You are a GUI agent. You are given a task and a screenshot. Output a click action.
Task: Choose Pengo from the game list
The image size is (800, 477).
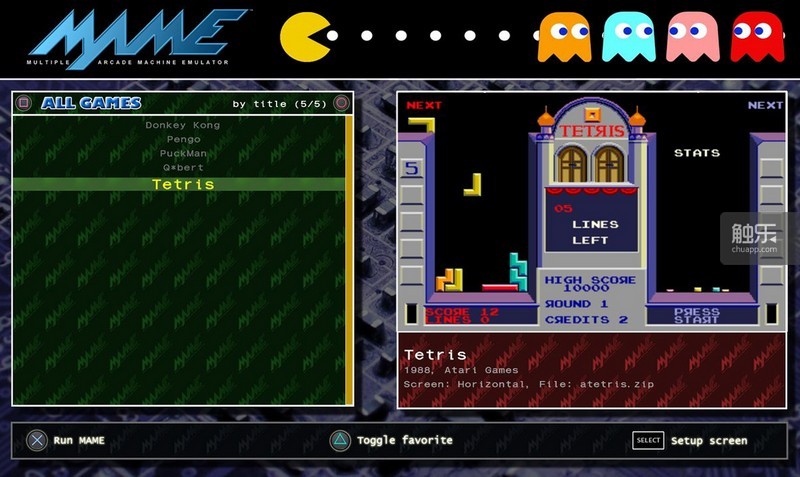click(x=182, y=139)
